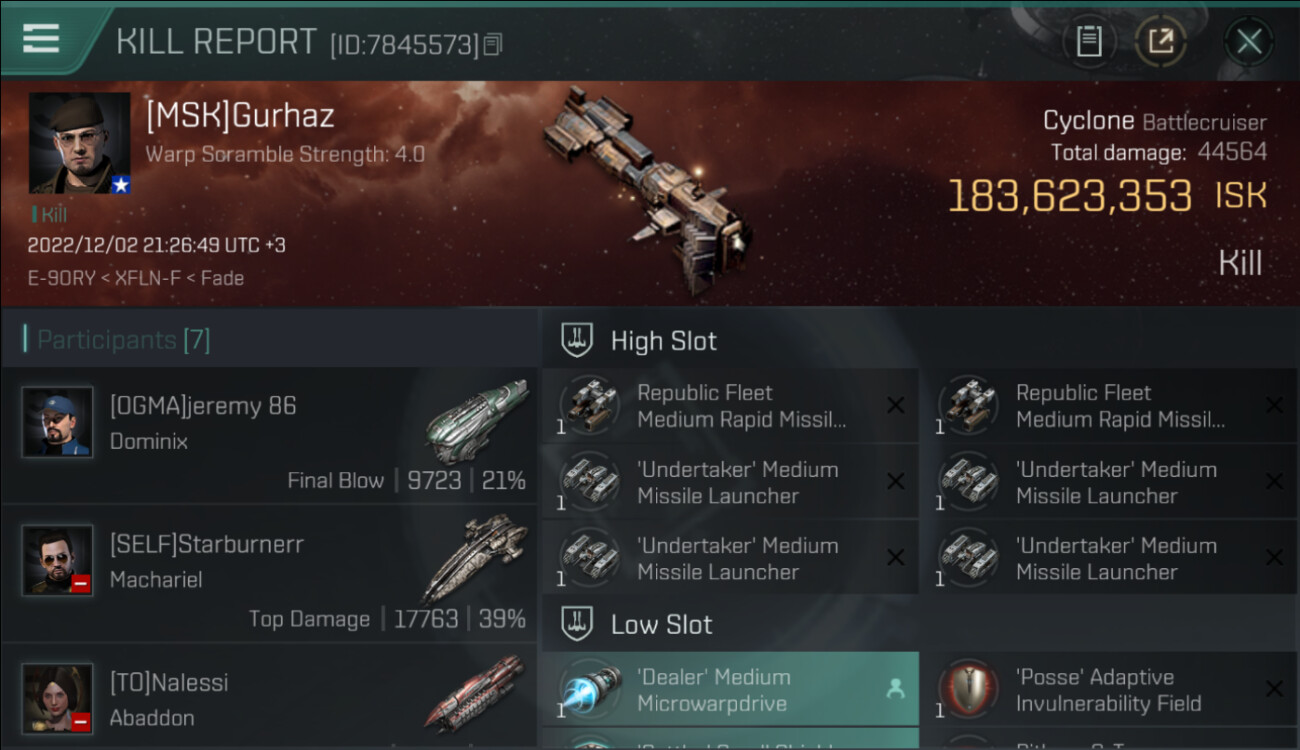Image resolution: width=1300 pixels, height=750 pixels.
Task: Share the kill report externally
Action: [x=1160, y=41]
